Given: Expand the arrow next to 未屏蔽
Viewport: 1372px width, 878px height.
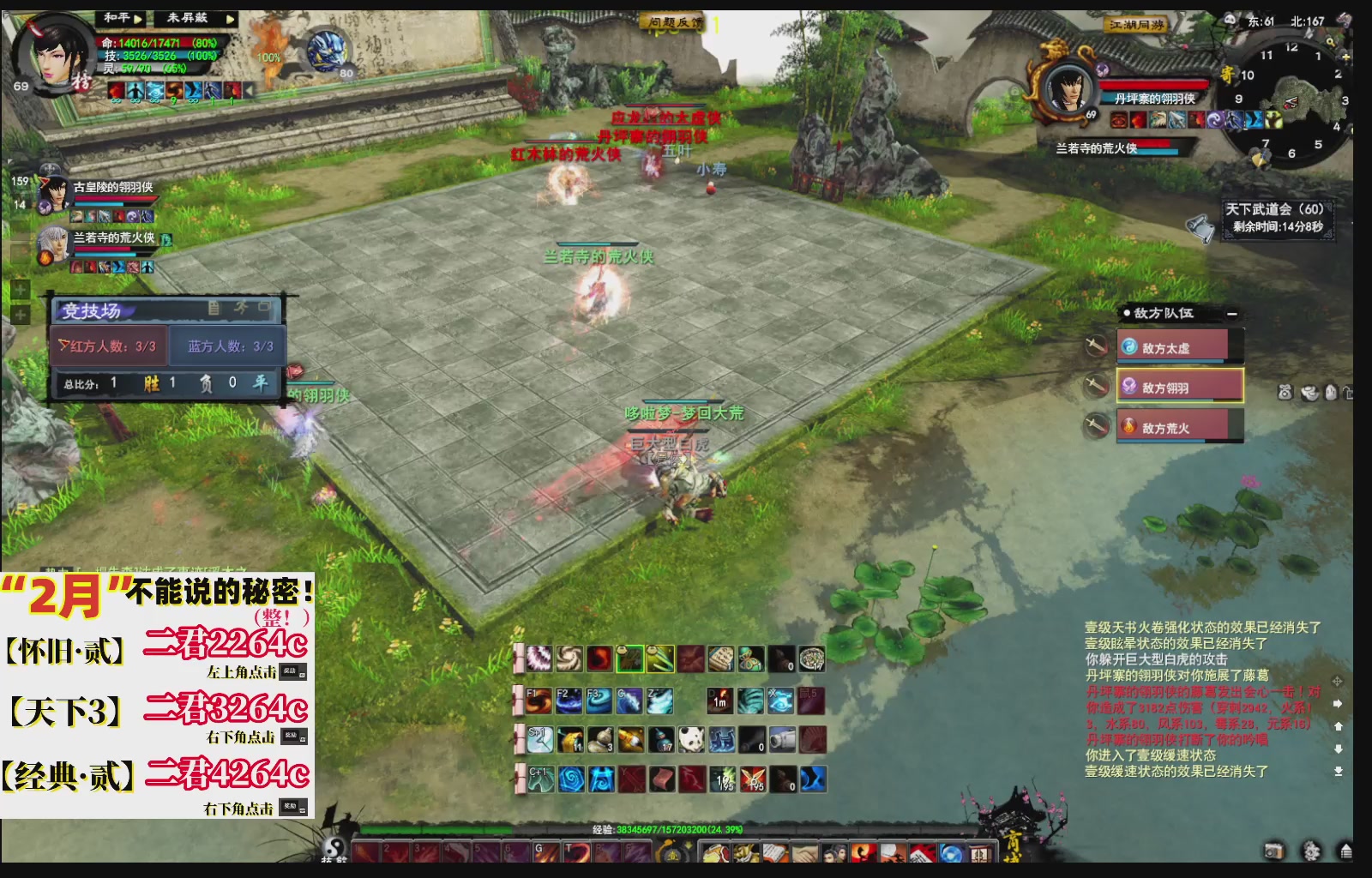Looking at the screenshot, I should pyautogui.click(x=228, y=18).
